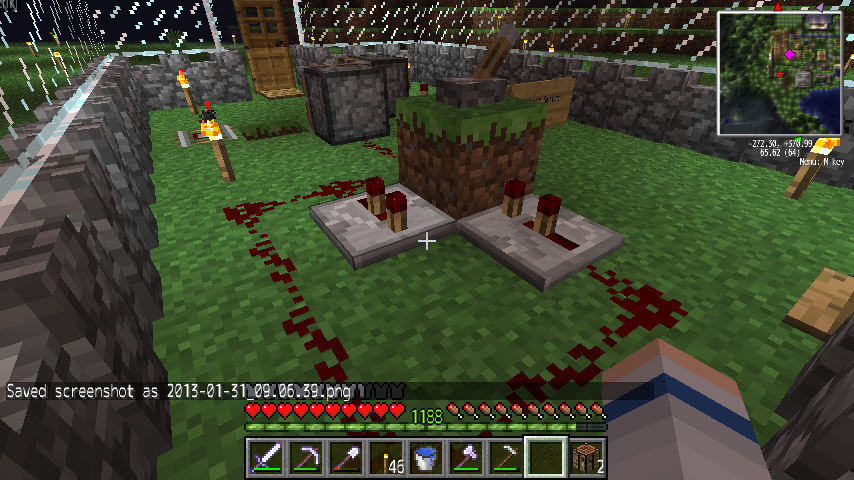Viewport: 854px width, 480px height.
Task: Select the shovel hotbar slot
Action: coord(346,459)
